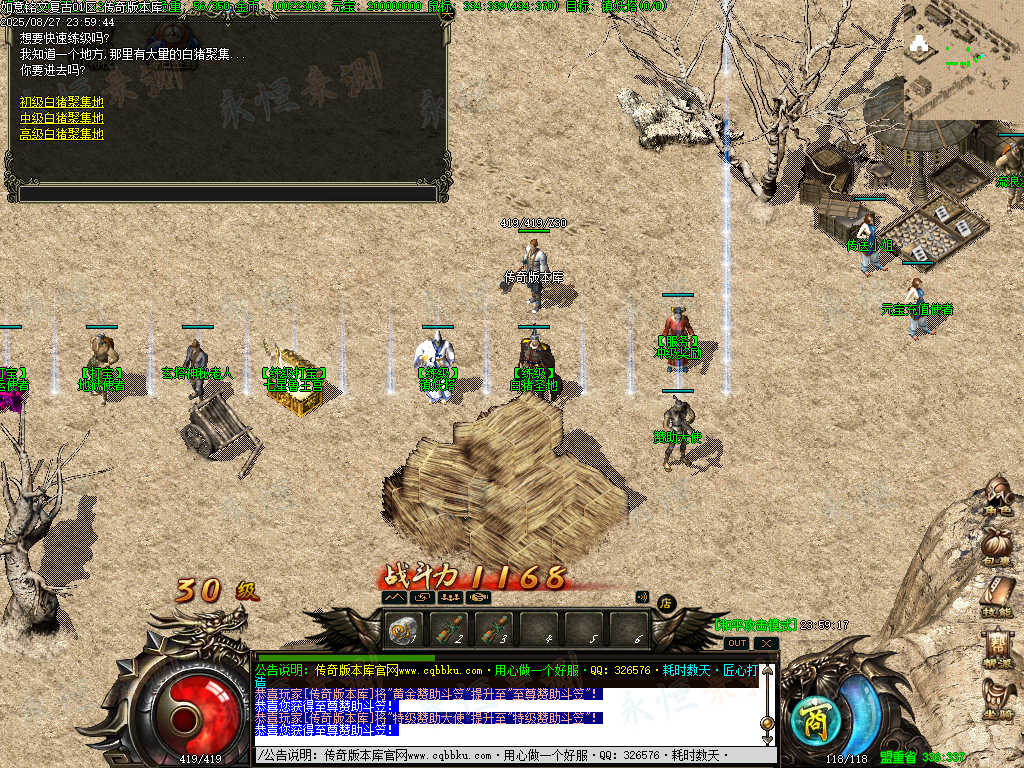This screenshot has width=1024, height=768.
Task: Use the potion in hotbar slot 2
Action: pyautogui.click(x=449, y=630)
